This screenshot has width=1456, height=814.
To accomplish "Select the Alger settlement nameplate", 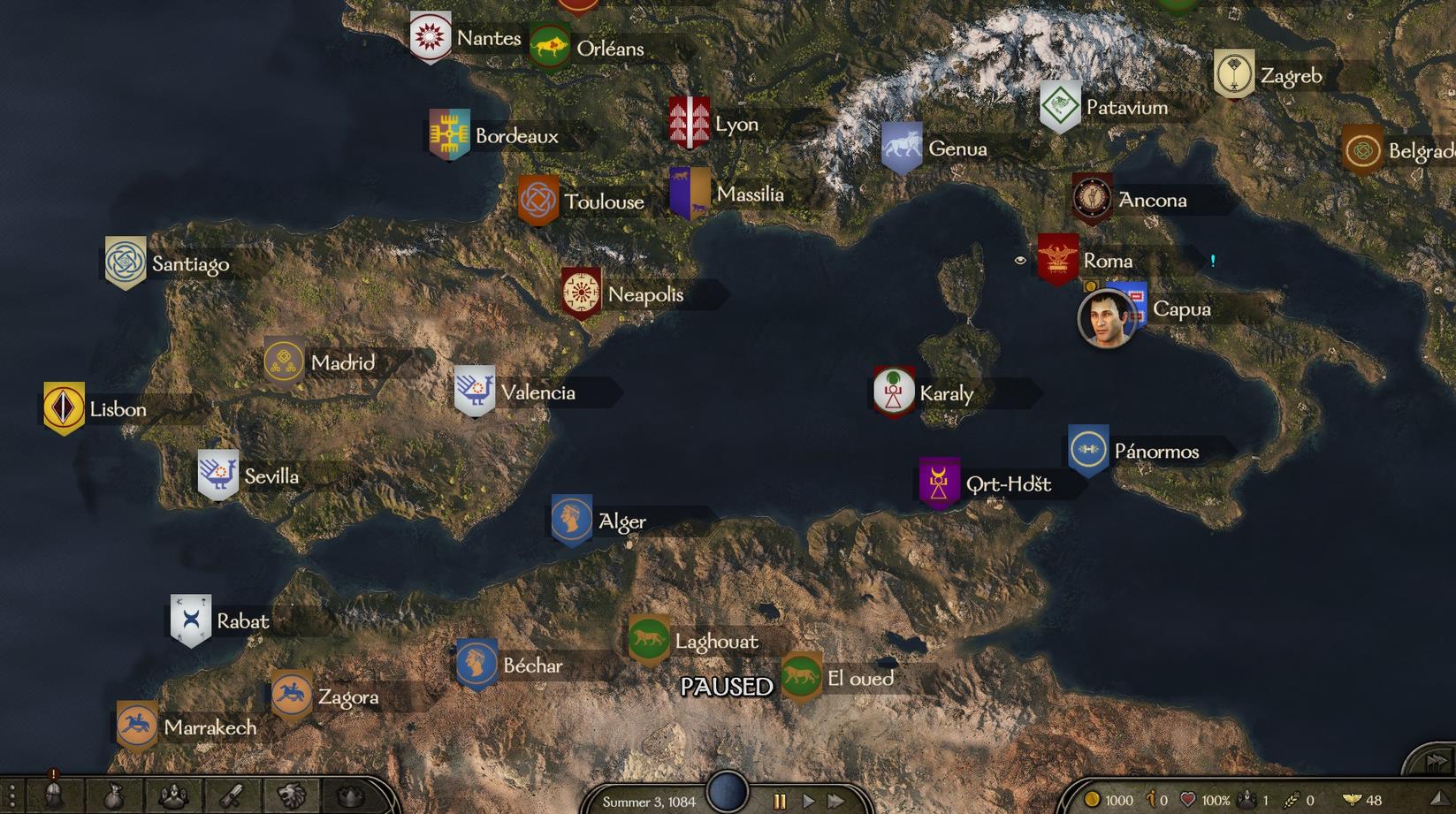I will click(621, 521).
